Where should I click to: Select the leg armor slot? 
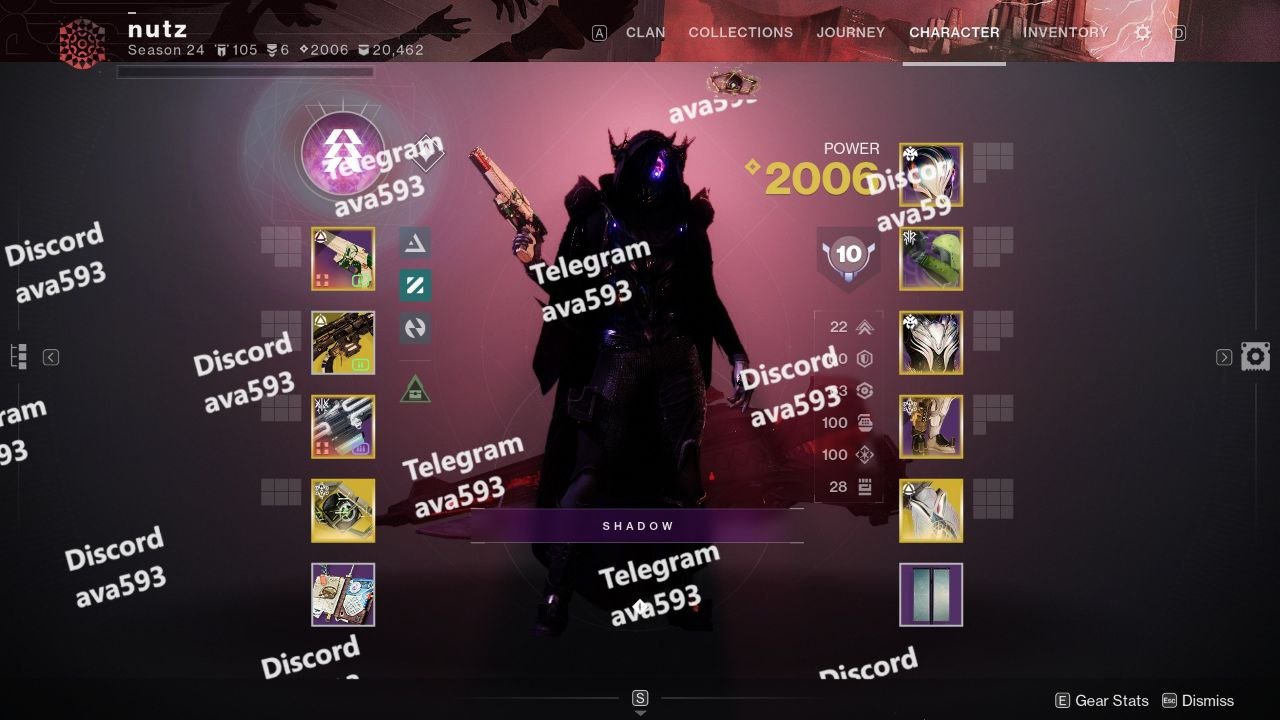point(931,427)
